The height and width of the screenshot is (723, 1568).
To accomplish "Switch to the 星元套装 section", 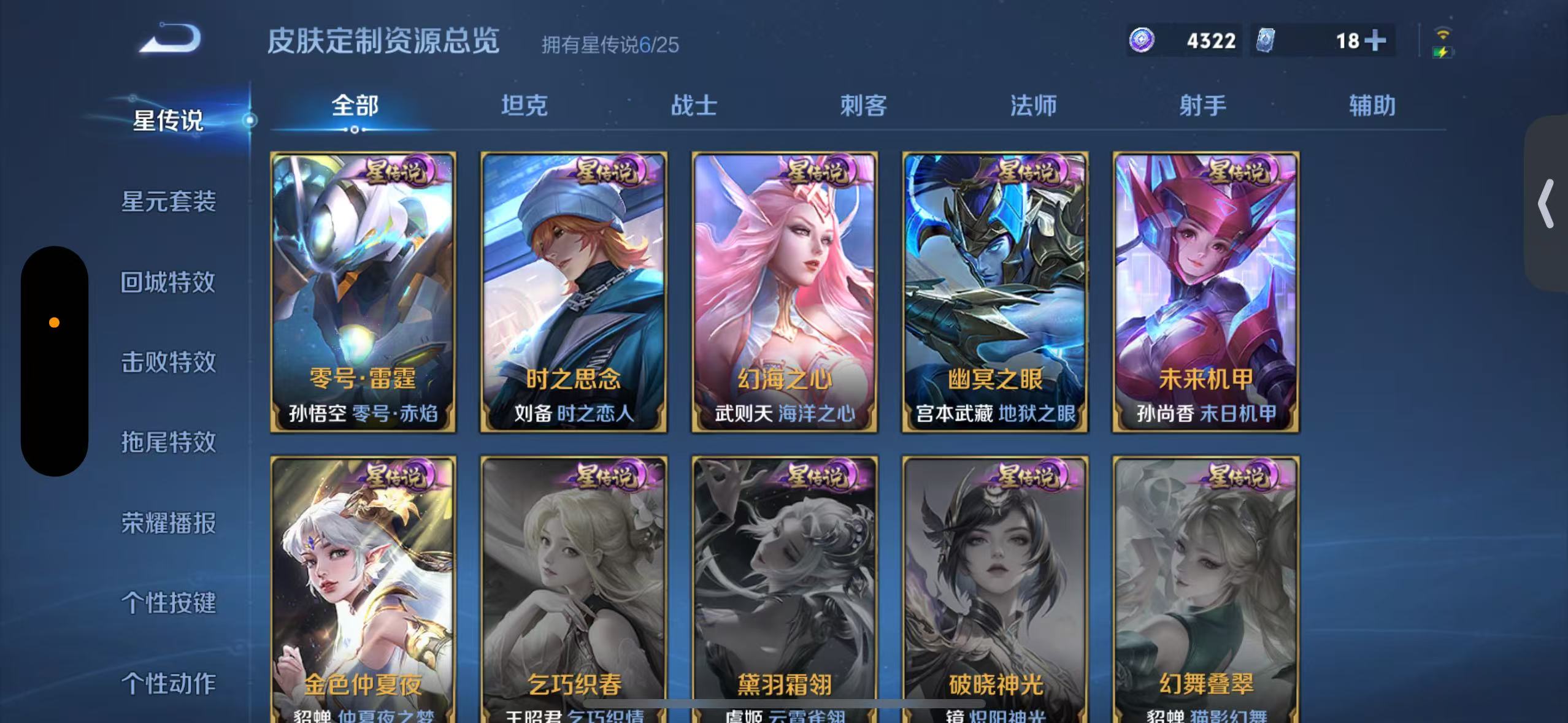I will 167,202.
